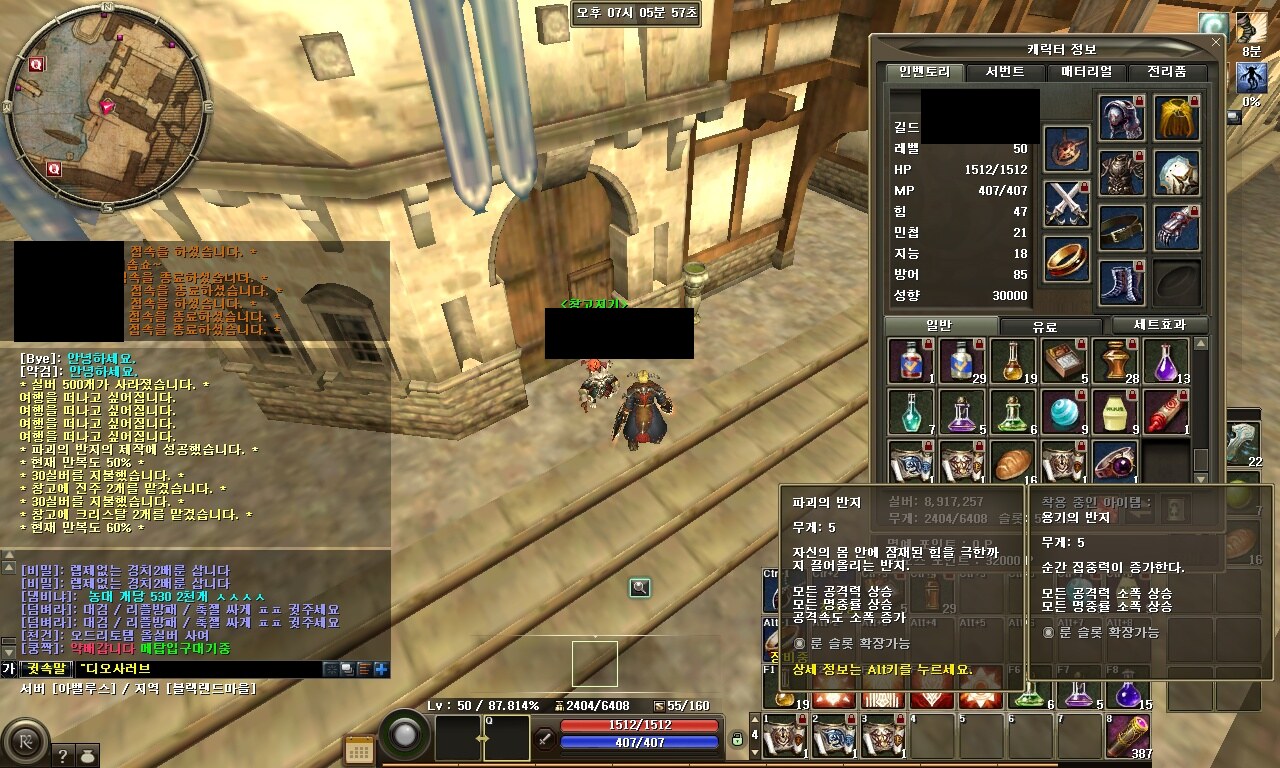Open the calendar icon on the bottom bar
This screenshot has width=1280, height=768.
(358, 749)
